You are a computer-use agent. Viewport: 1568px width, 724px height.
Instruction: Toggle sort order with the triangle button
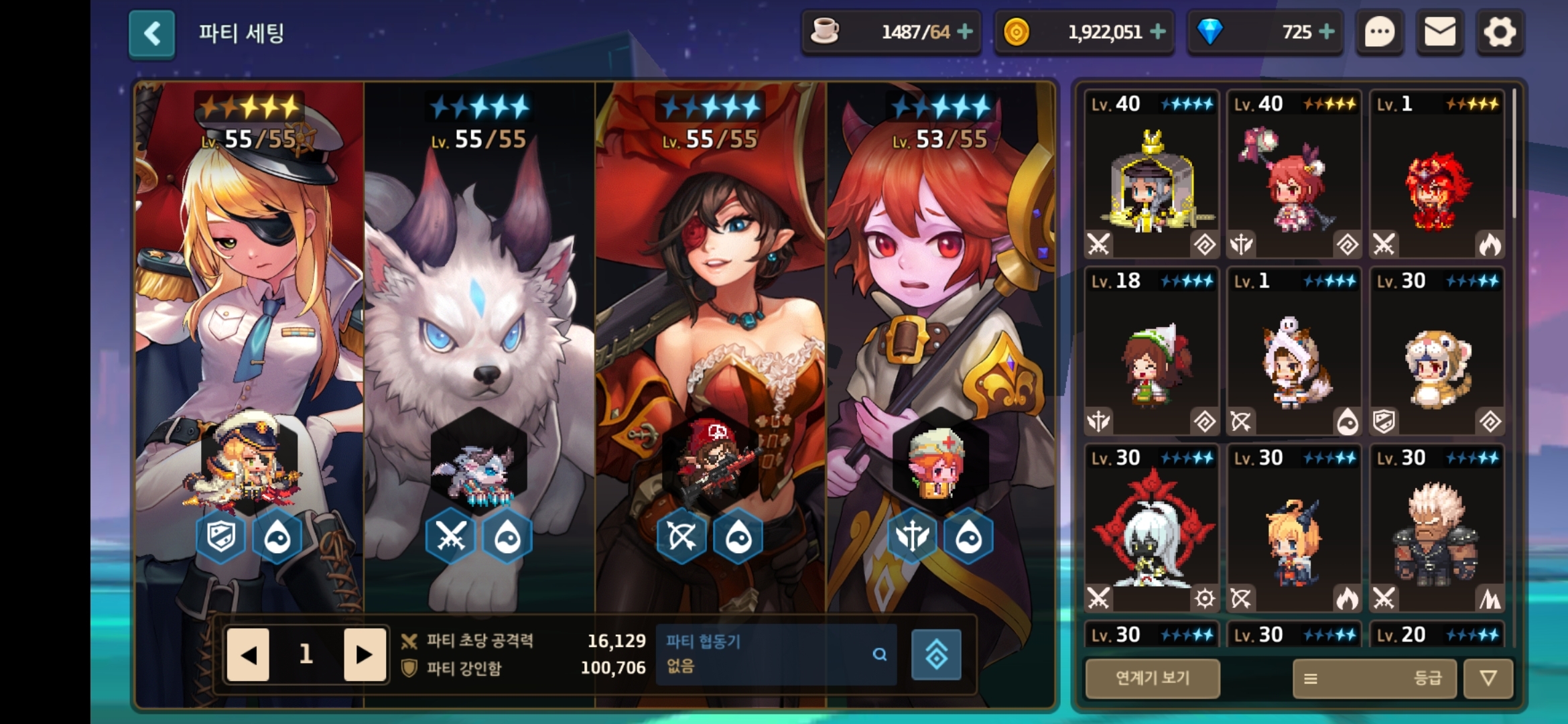point(1488,678)
